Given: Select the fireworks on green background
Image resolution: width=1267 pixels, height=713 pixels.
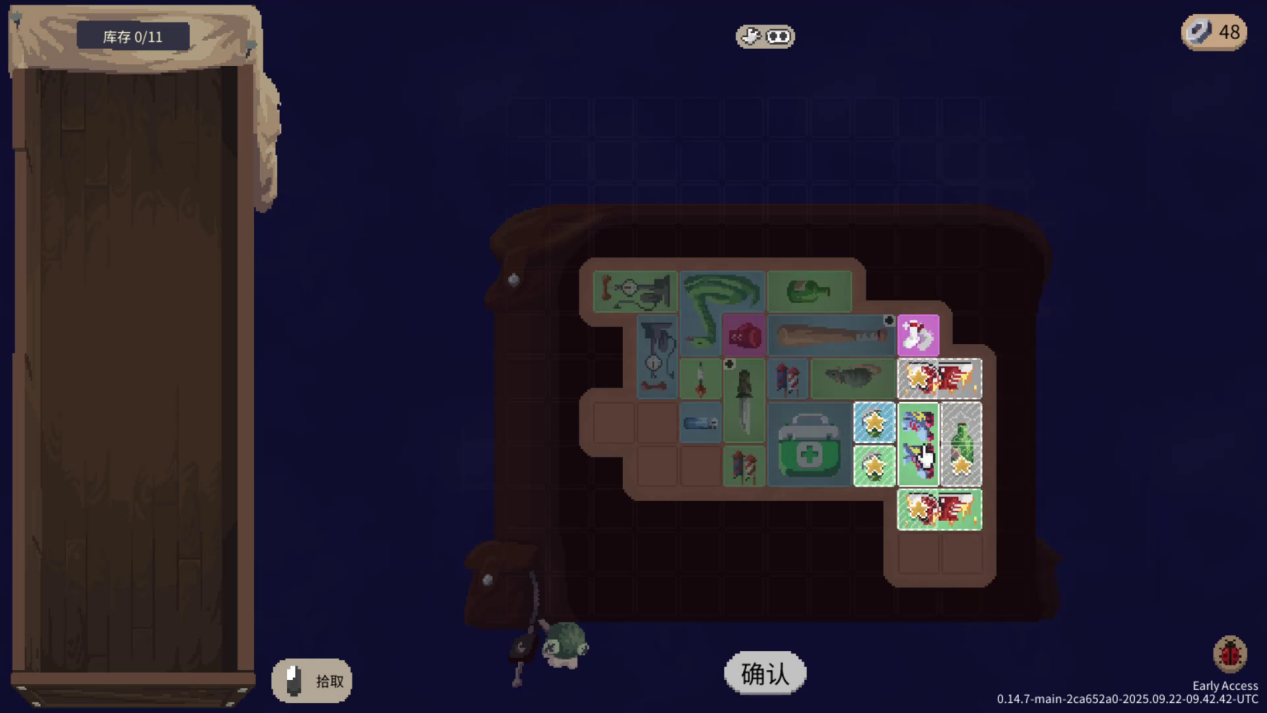Looking at the screenshot, I should pos(744,467).
